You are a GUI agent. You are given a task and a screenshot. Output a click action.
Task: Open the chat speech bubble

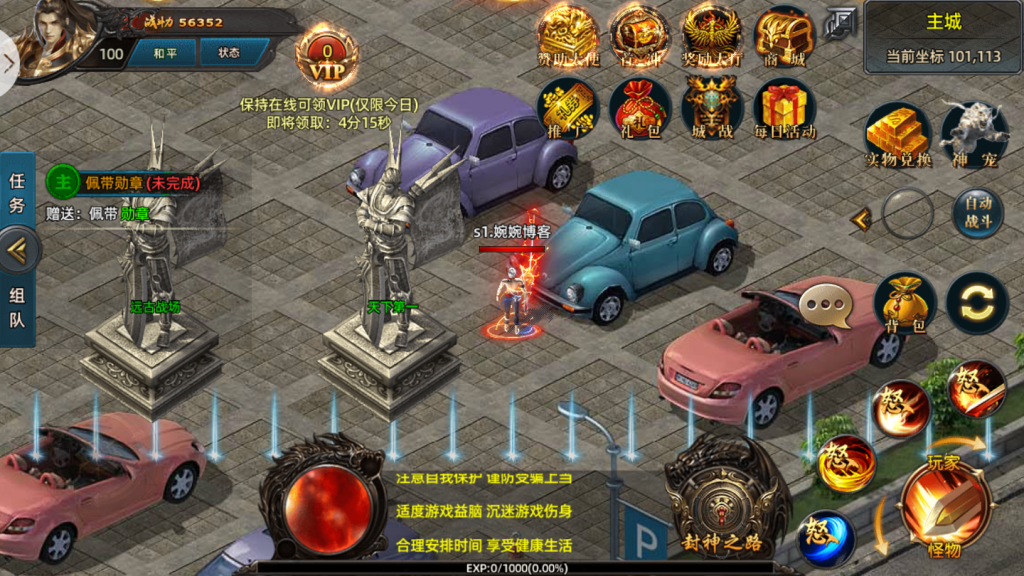pos(830,305)
